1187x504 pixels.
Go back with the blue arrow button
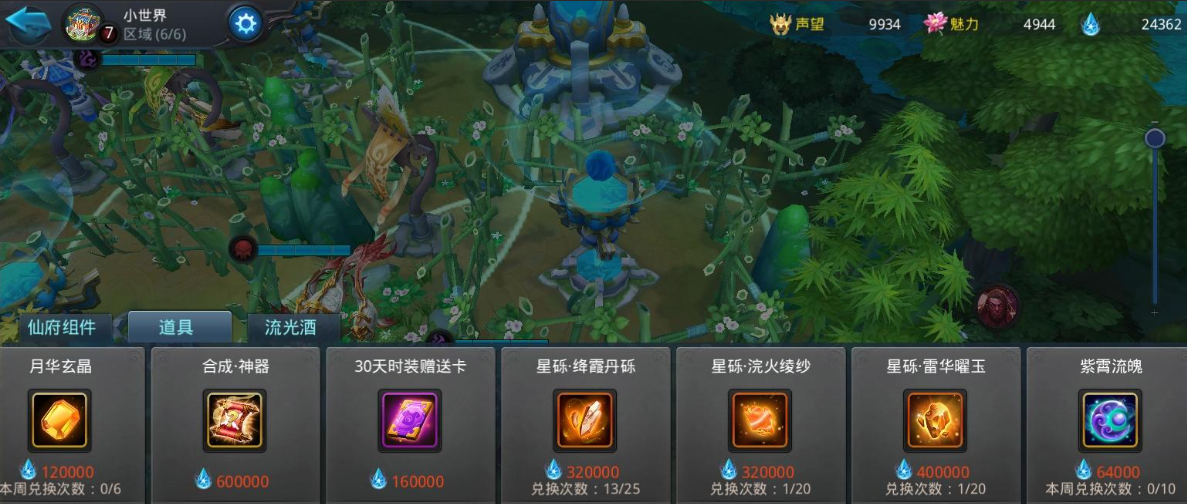click(x=28, y=22)
